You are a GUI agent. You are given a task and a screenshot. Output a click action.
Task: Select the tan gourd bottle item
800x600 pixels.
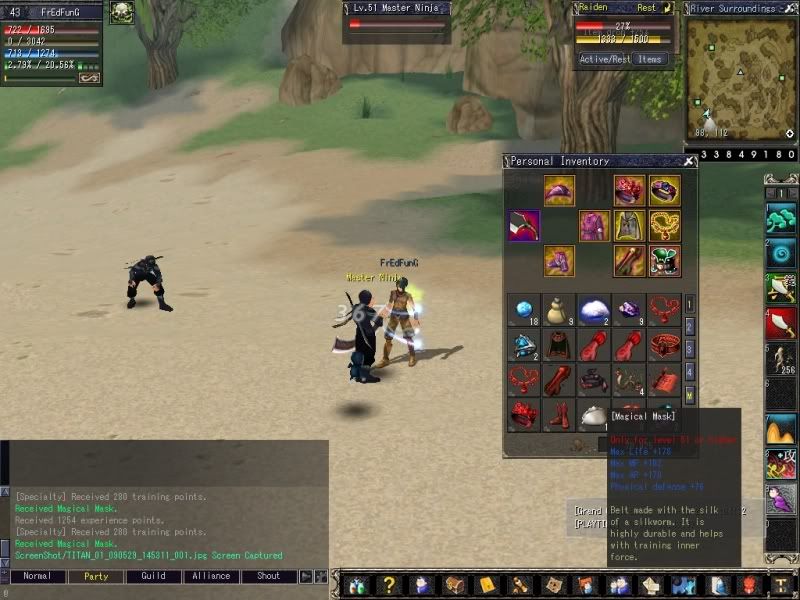(558, 310)
